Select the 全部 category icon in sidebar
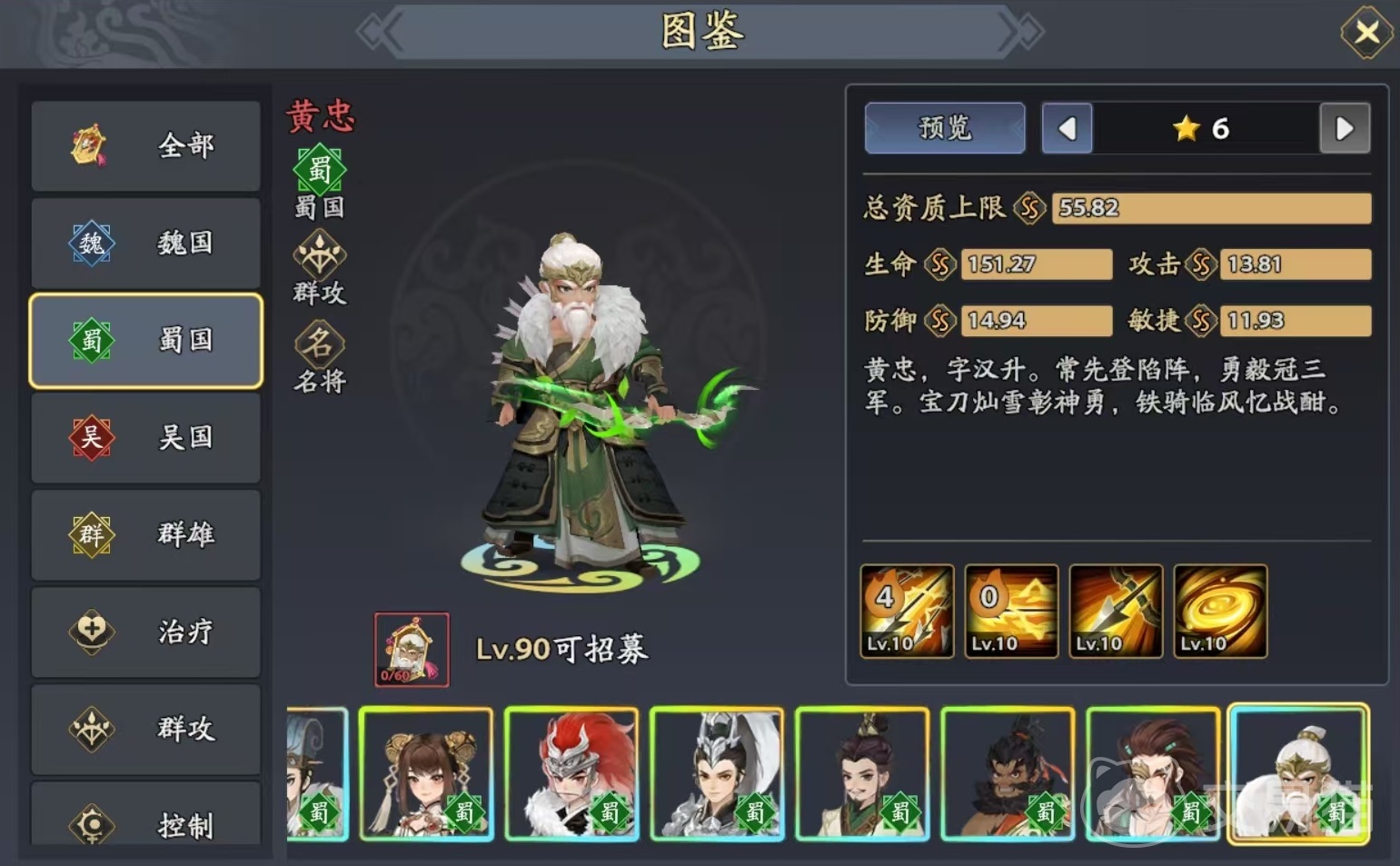The height and width of the screenshot is (866, 1400). pos(86,145)
